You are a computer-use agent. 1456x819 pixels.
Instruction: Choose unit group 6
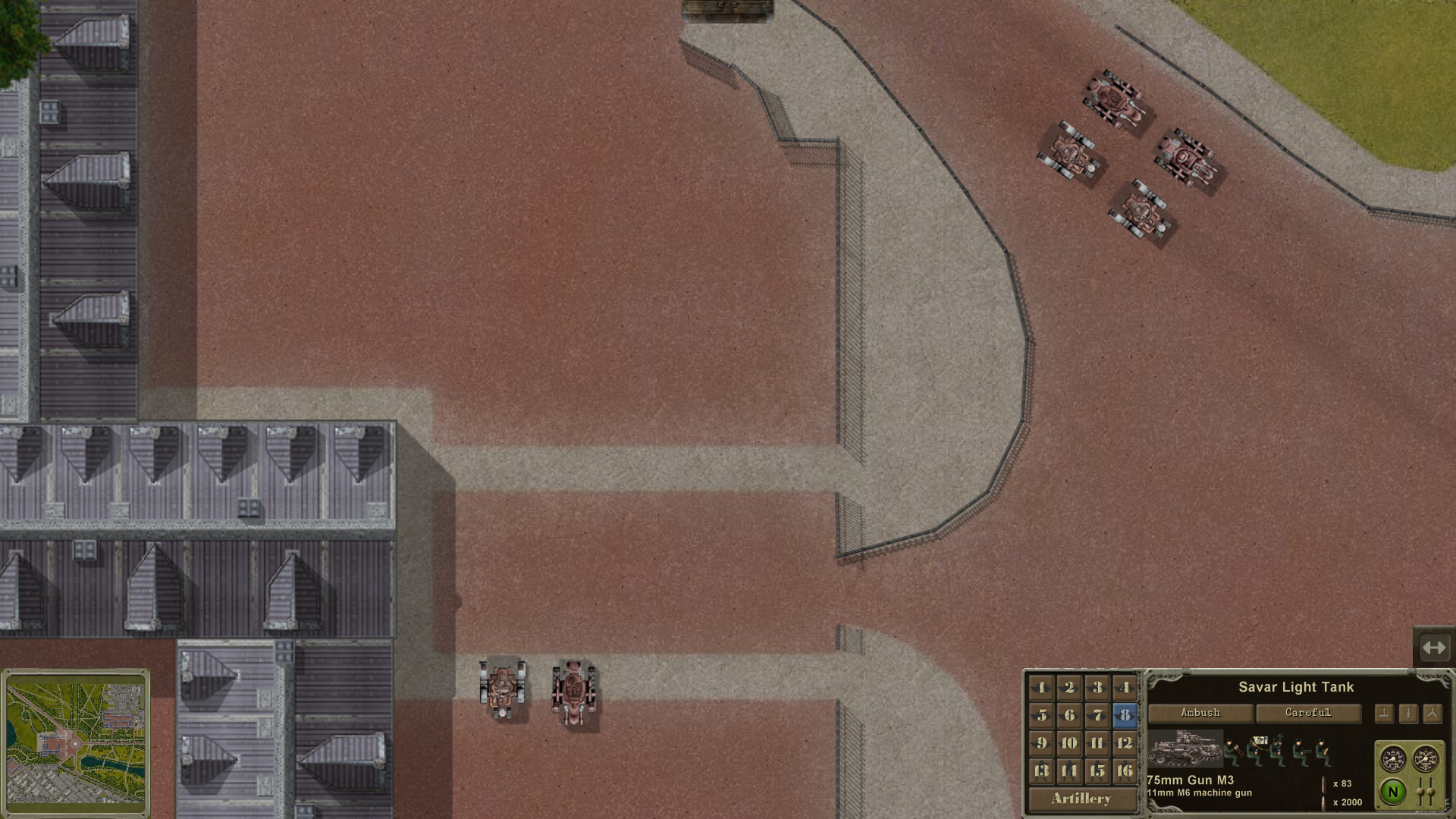tap(1069, 715)
